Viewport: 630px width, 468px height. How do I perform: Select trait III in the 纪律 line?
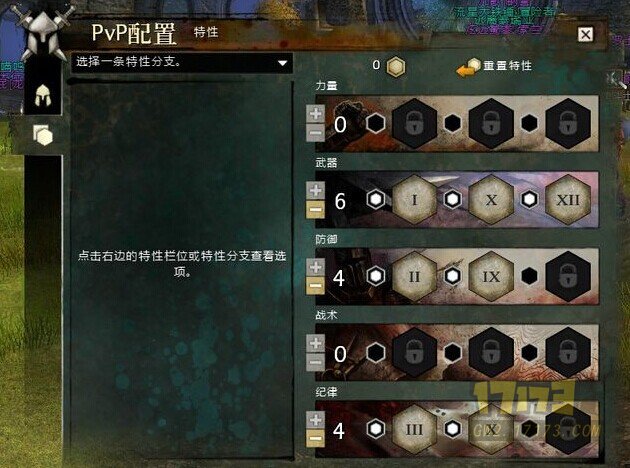(x=413, y=429)
